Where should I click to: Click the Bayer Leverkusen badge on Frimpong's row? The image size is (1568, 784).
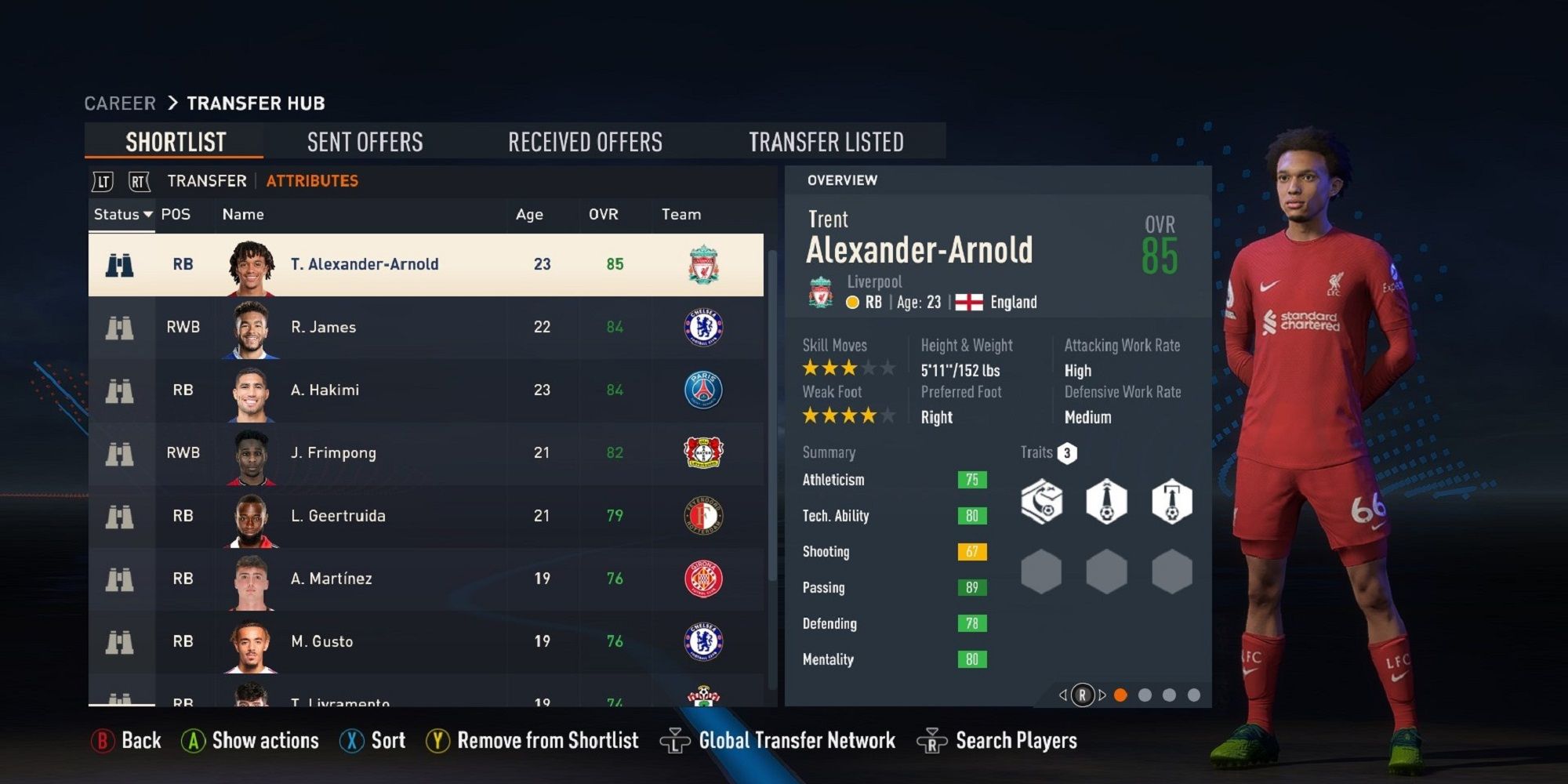click(x=703, y=452)
